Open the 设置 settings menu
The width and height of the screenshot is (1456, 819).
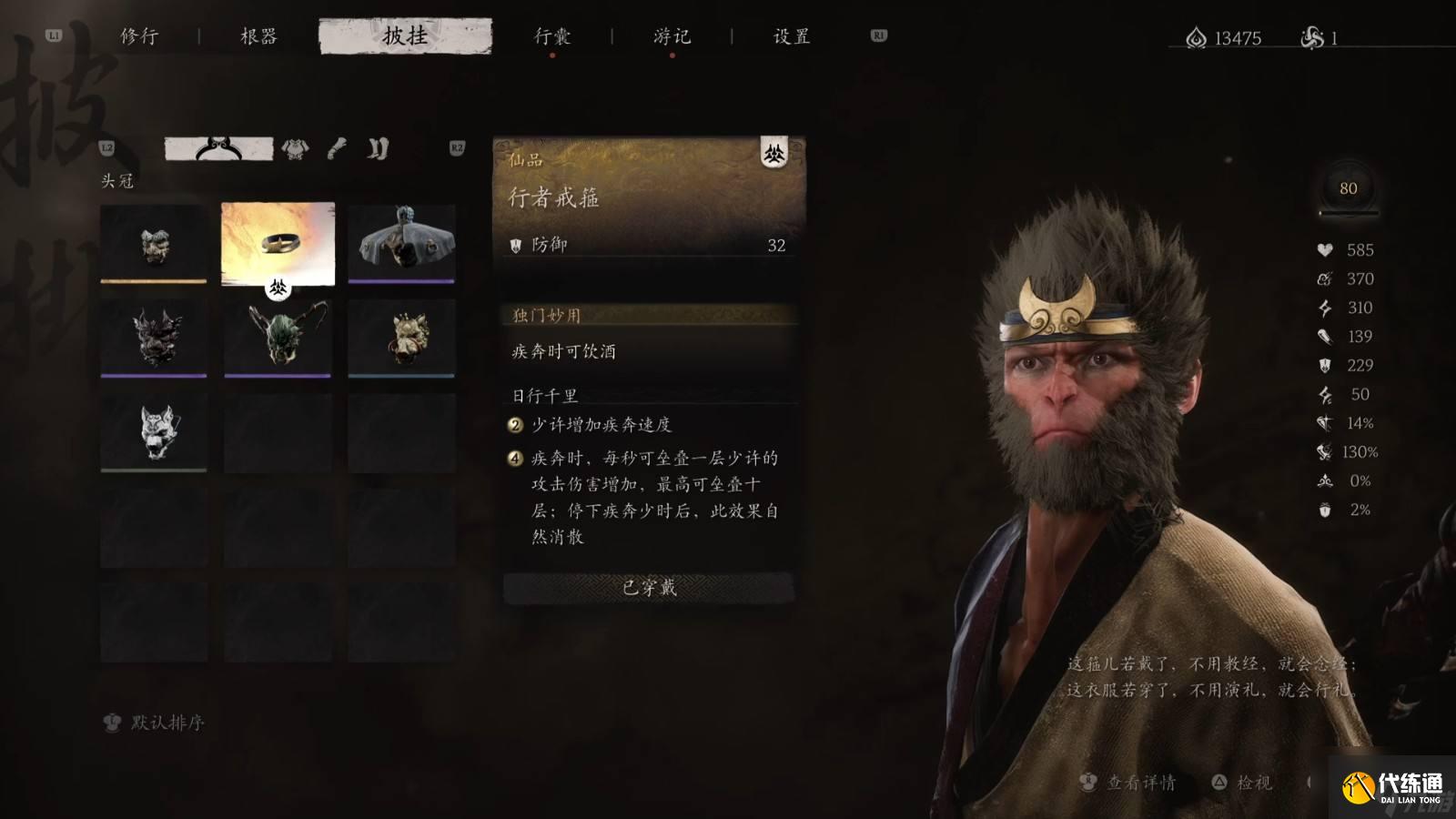click(788, 36)
